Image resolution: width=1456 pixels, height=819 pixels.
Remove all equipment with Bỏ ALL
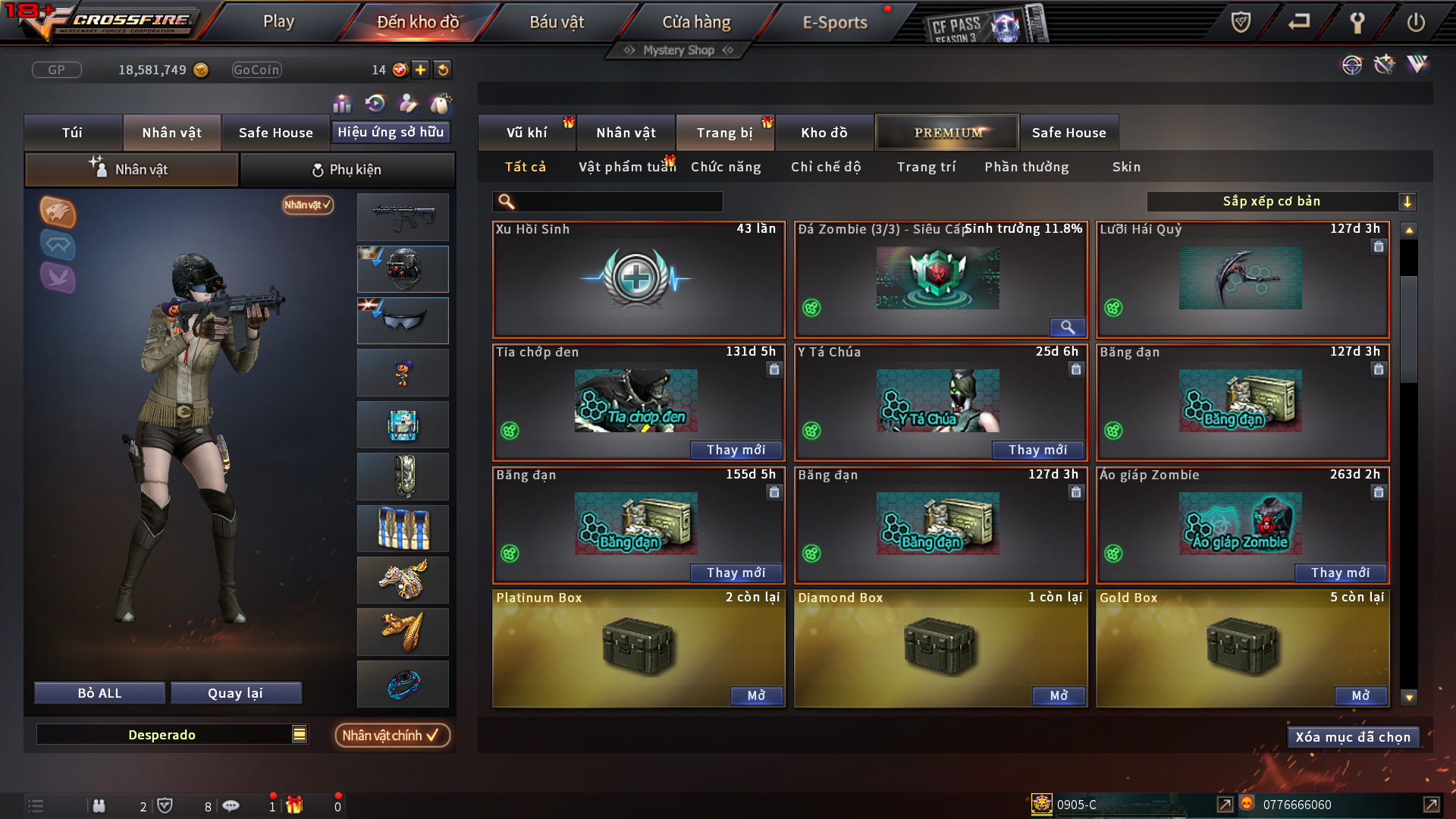[99, 693]
